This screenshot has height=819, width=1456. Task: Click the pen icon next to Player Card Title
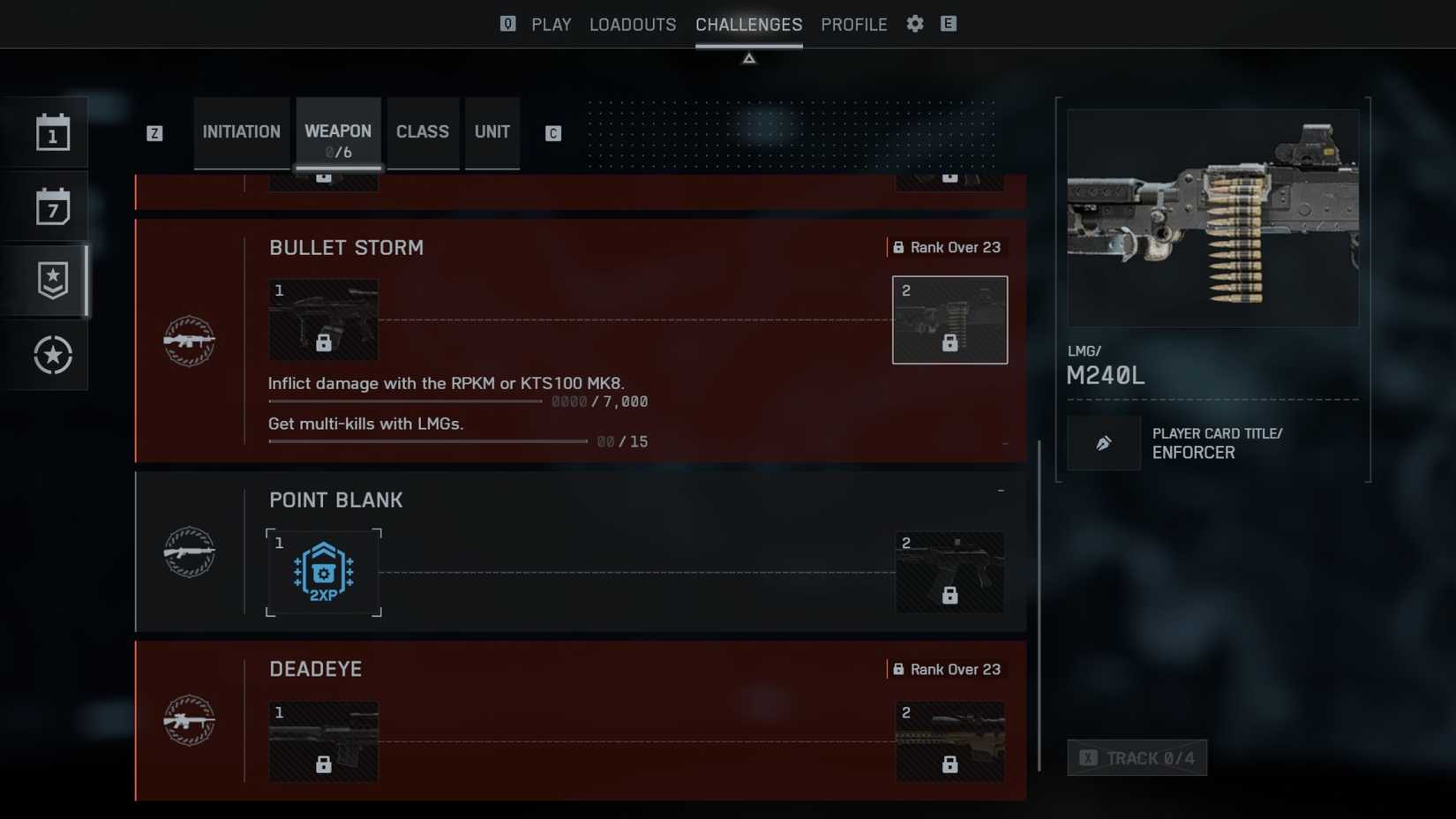point(1103,443)
